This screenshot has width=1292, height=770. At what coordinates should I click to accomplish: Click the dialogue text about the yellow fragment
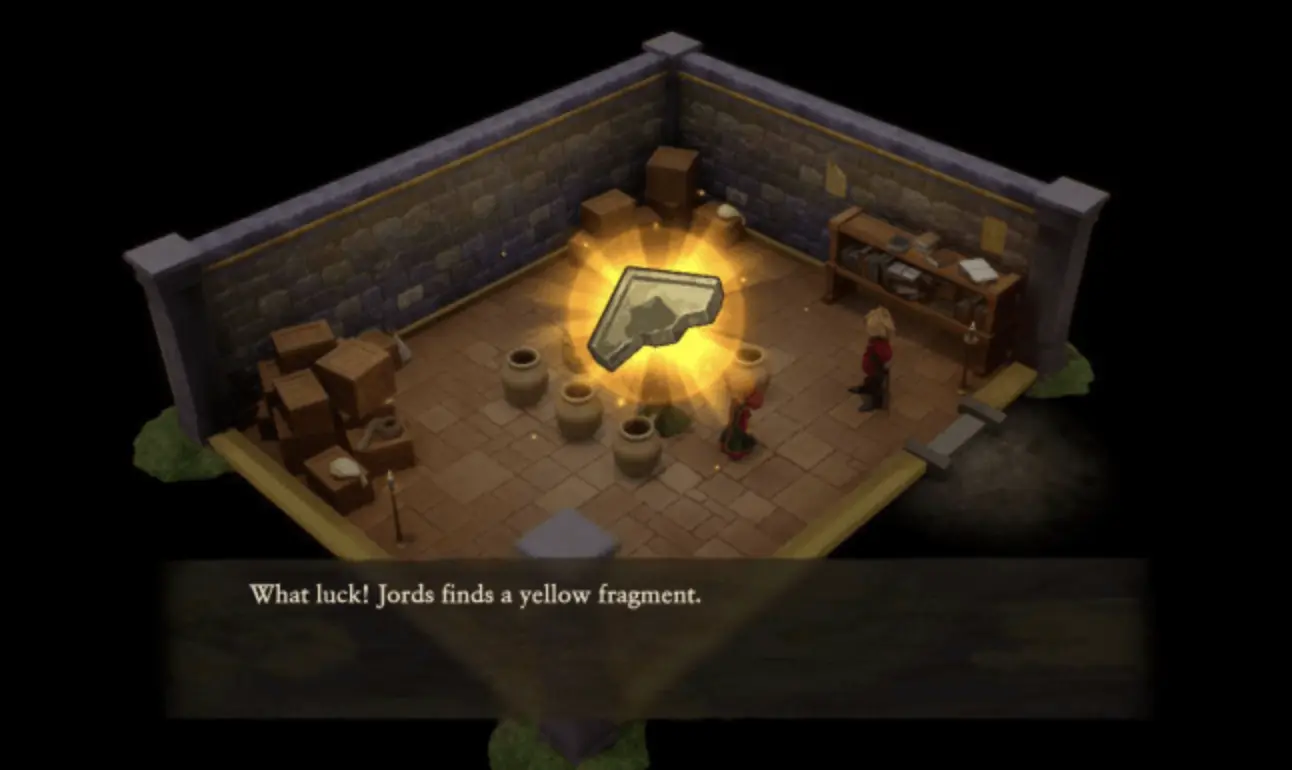[x=475, y=596]
